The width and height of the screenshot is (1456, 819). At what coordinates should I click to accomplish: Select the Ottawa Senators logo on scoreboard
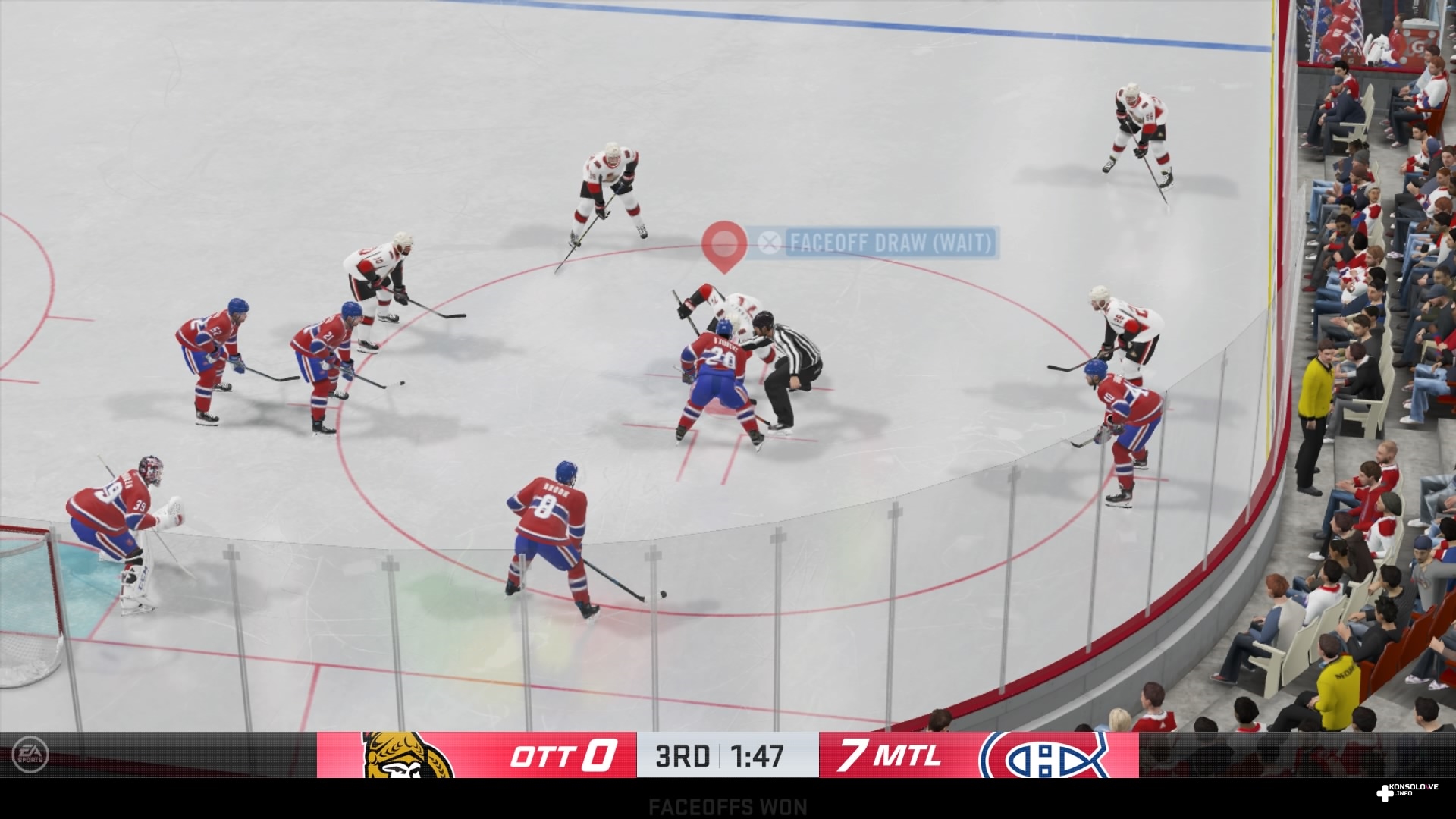click(407, 756)
